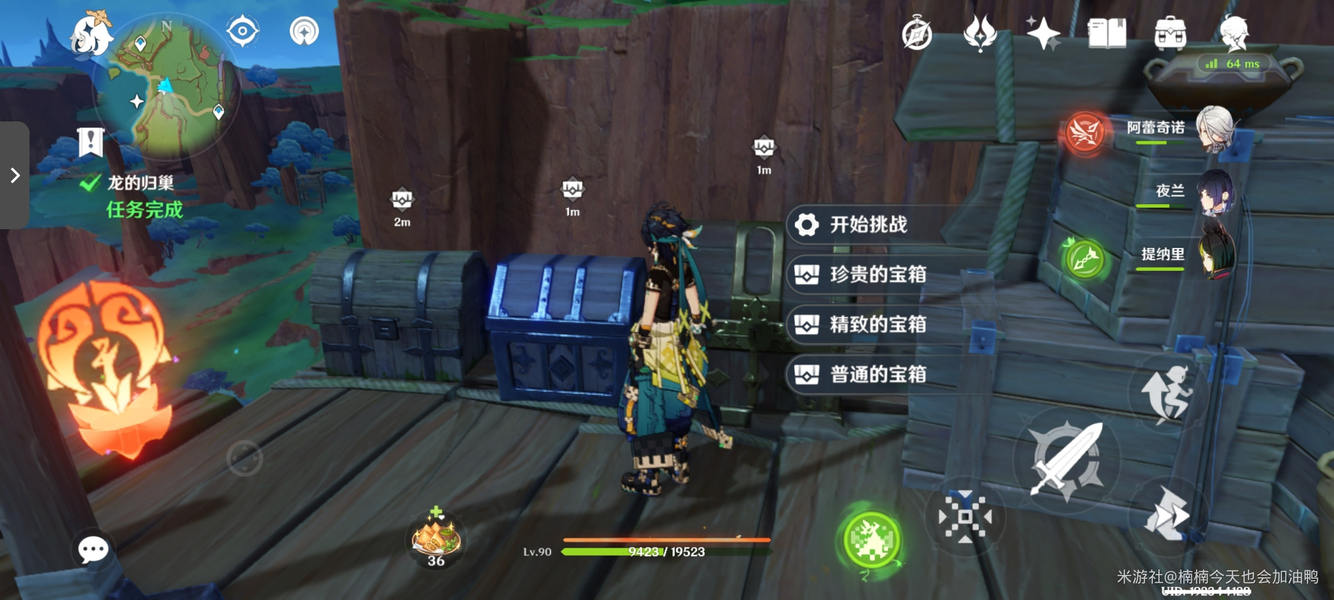Viewport: 1334px width, 600px height.
Task: Tap the sprint dash button
Action: point(1167,516)
